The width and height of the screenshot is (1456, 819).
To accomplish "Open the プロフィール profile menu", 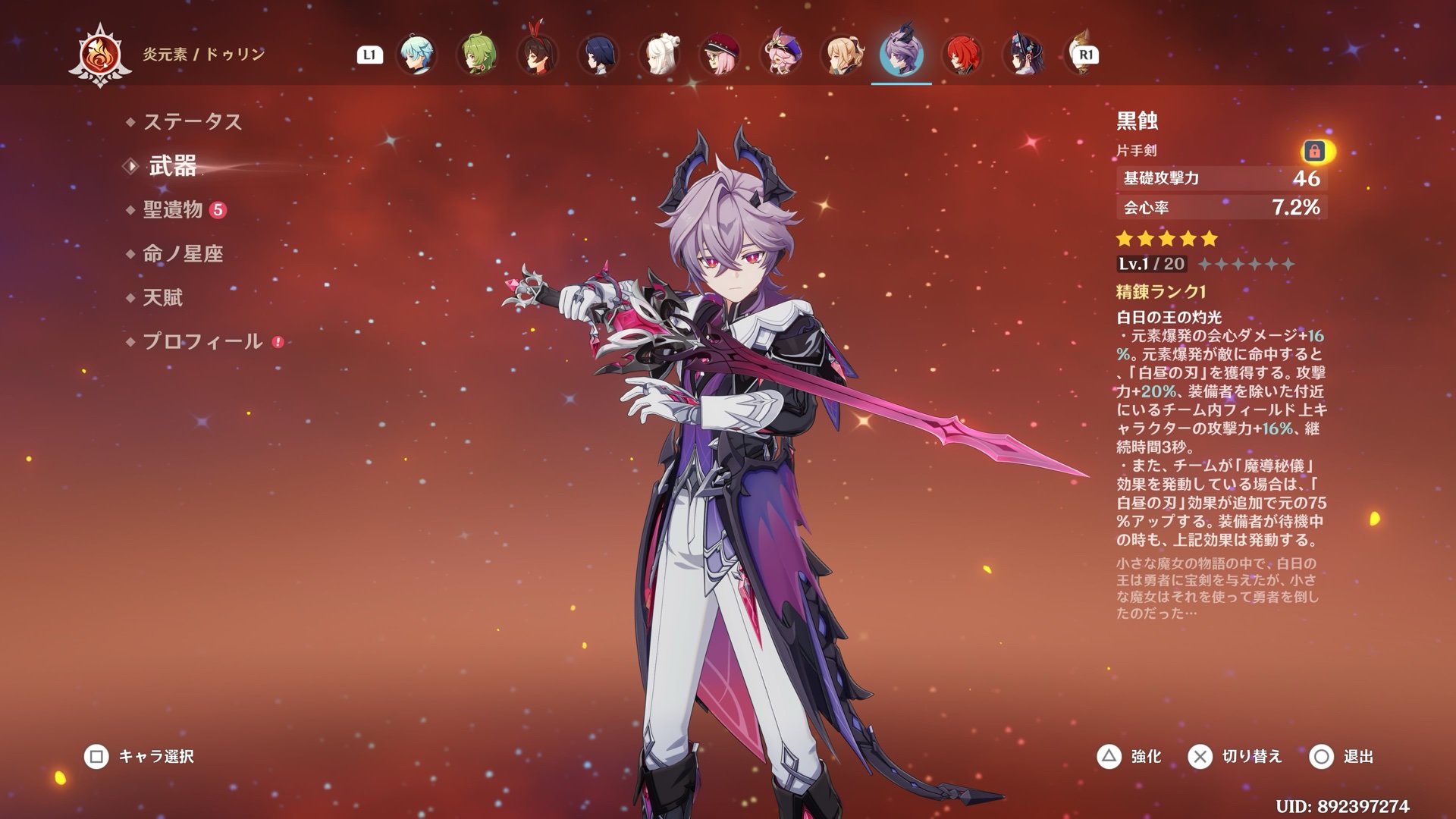I will [x=202, y=342].
